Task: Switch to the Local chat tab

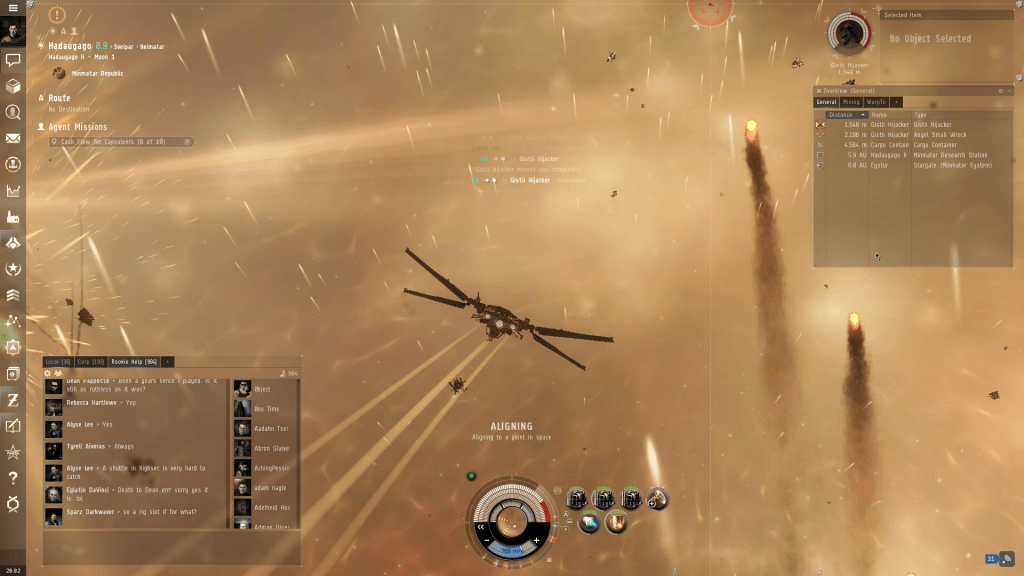Action: pos(57,361)
